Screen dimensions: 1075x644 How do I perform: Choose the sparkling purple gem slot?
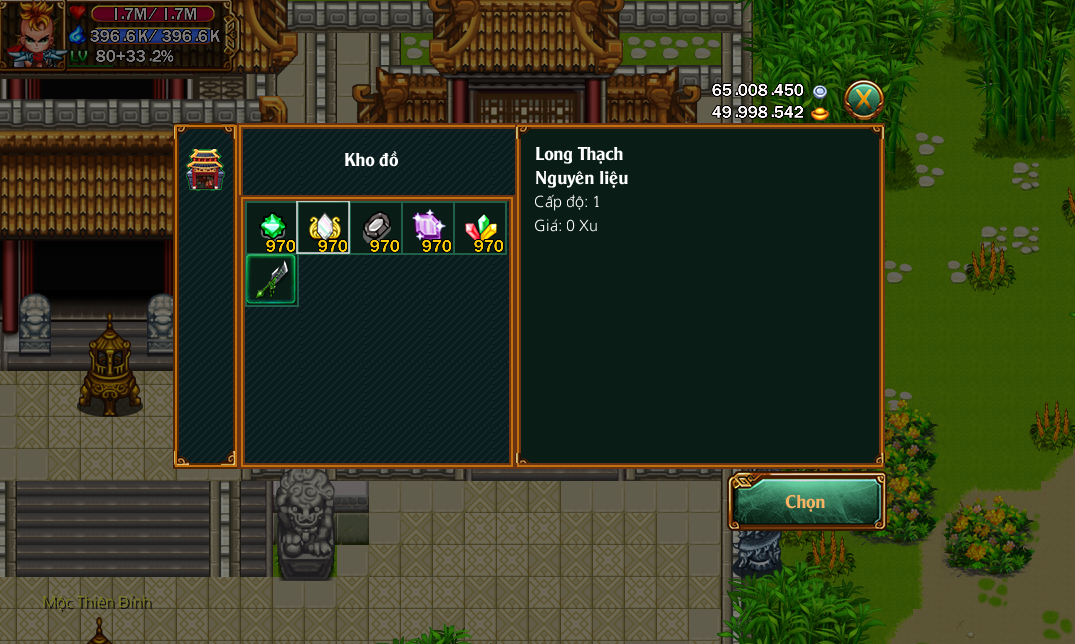428,228
